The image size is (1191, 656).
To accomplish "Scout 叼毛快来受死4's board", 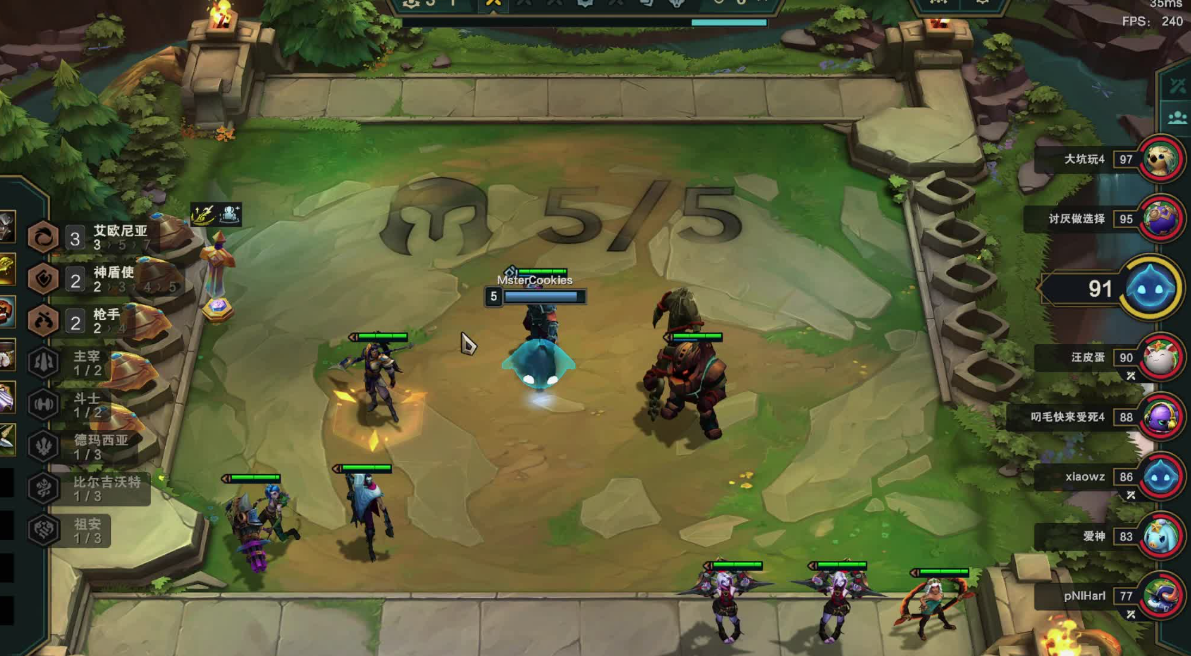I will pyautogui.click(x=1161, y=416).
